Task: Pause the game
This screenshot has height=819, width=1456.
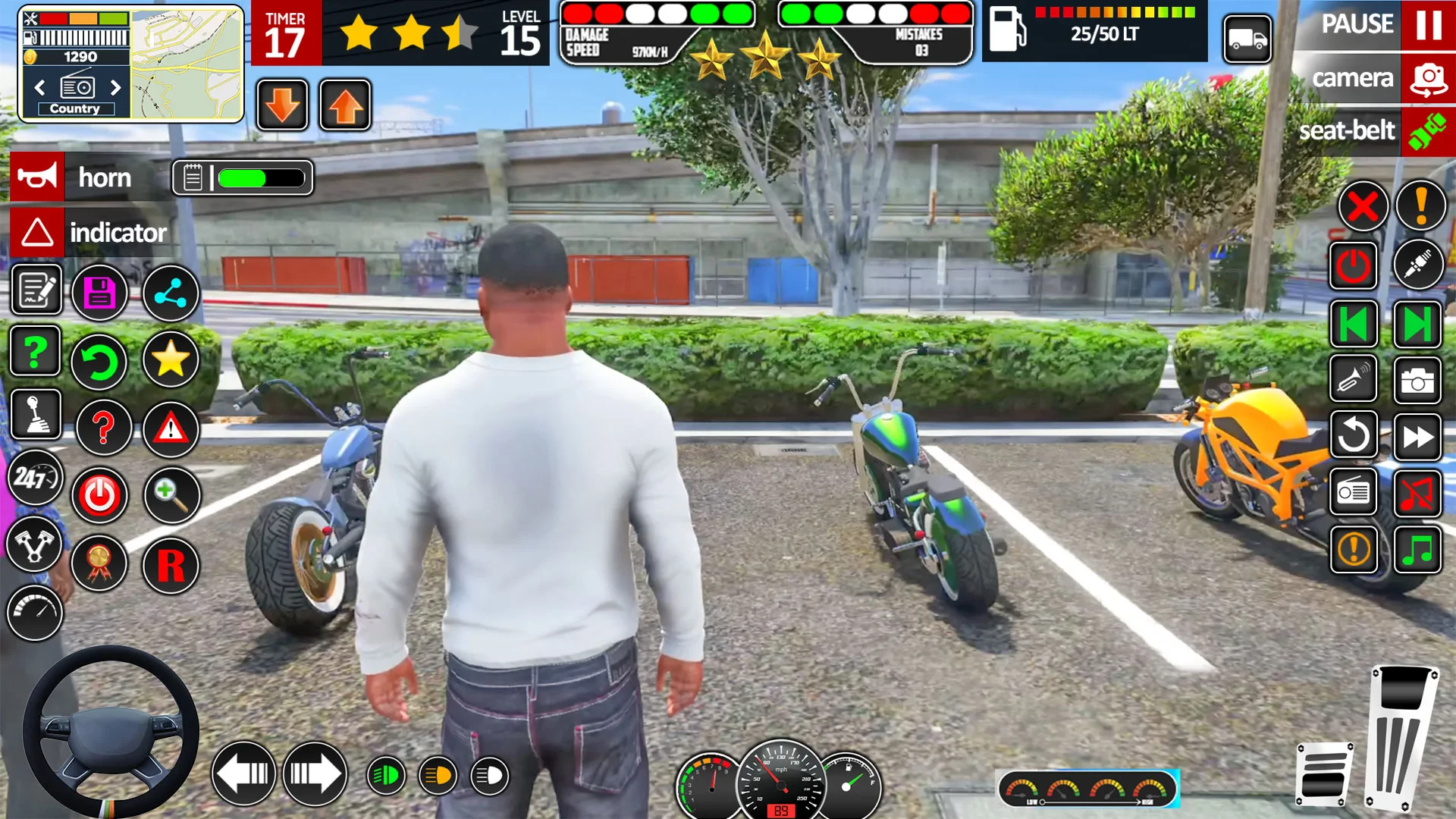Action: click(1428, 24)
